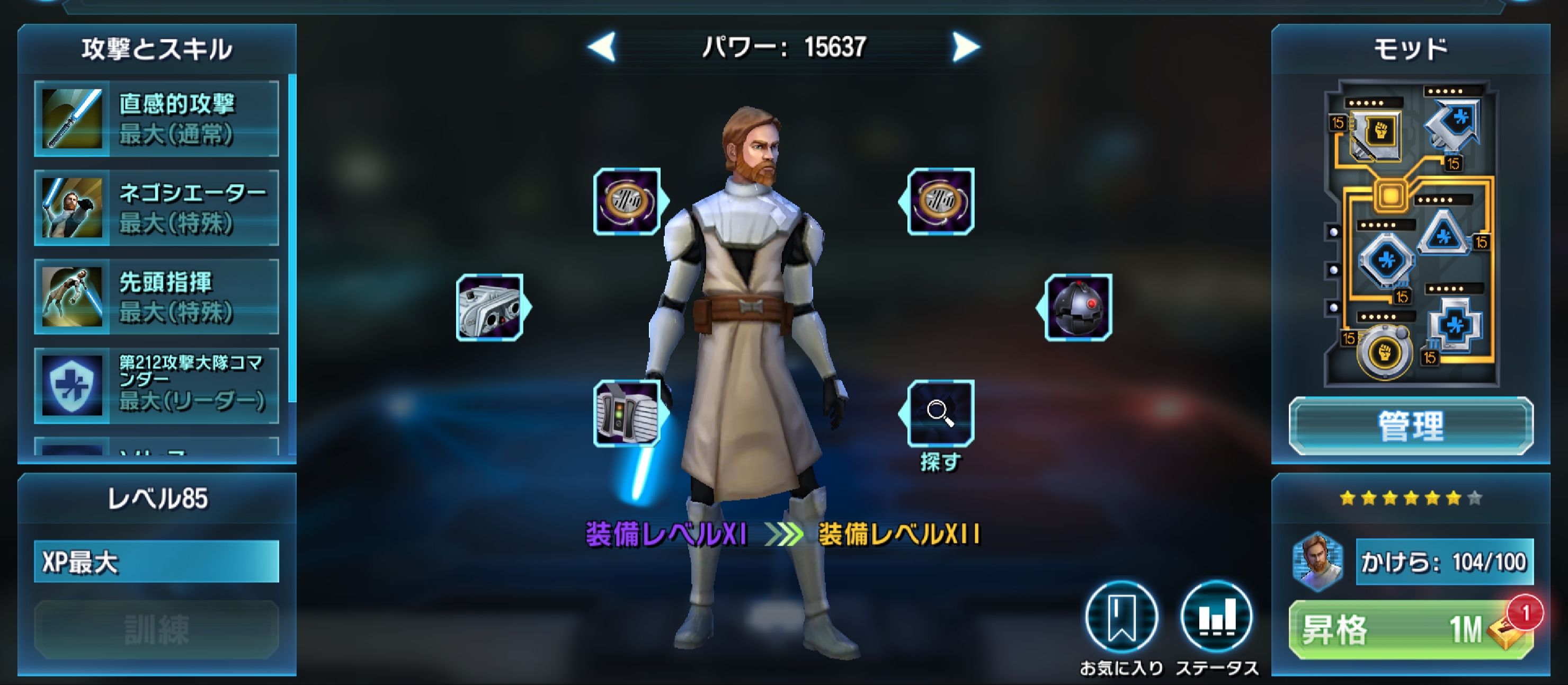The height and width of the screenshot is (685, 1568).
Task: Open the ステータス stats view
Action: click(1211, 618)
